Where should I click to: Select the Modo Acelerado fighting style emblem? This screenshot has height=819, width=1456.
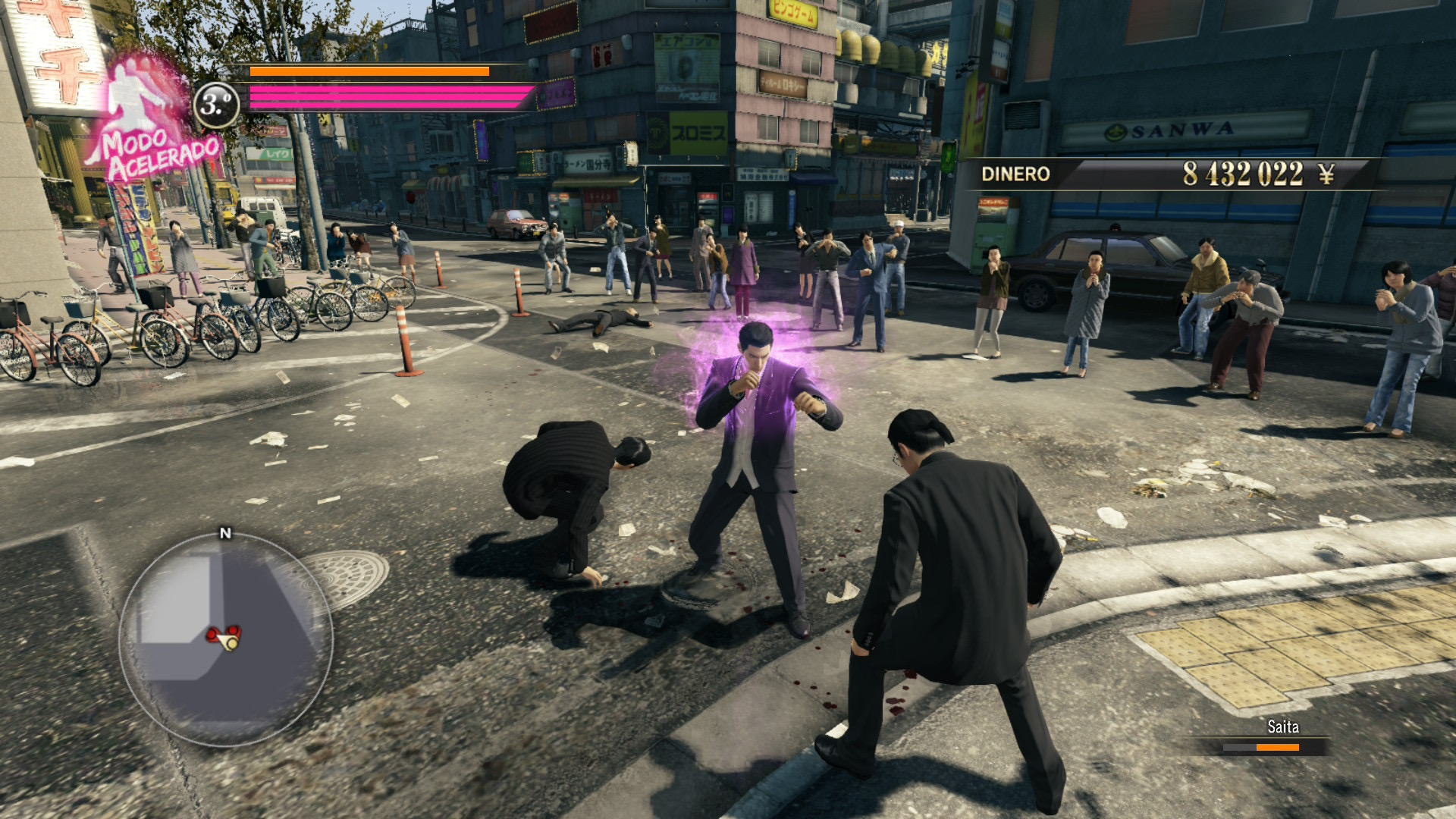[x=148, y=121]
